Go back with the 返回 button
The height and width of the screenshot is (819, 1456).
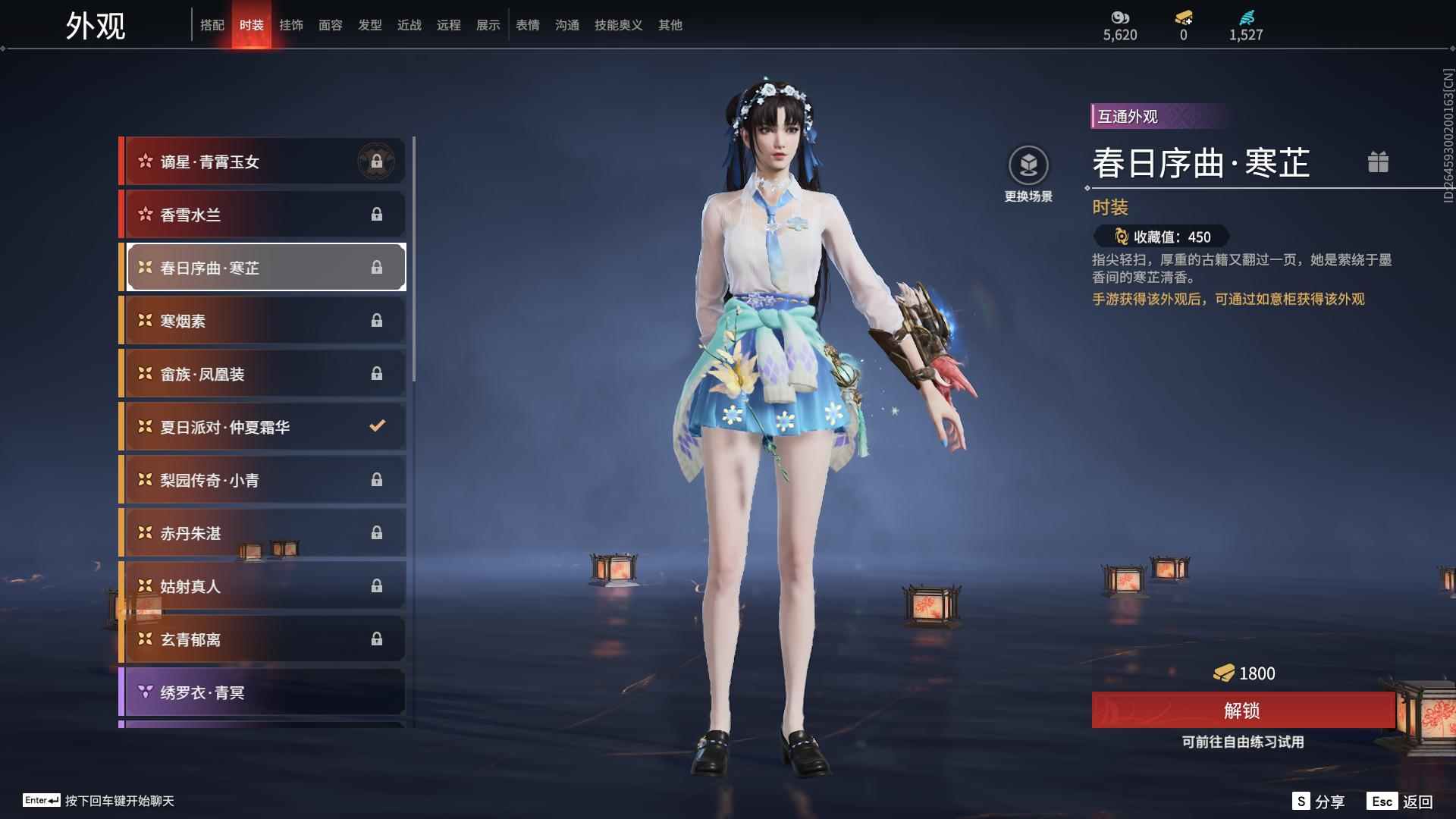(1401, 802)
